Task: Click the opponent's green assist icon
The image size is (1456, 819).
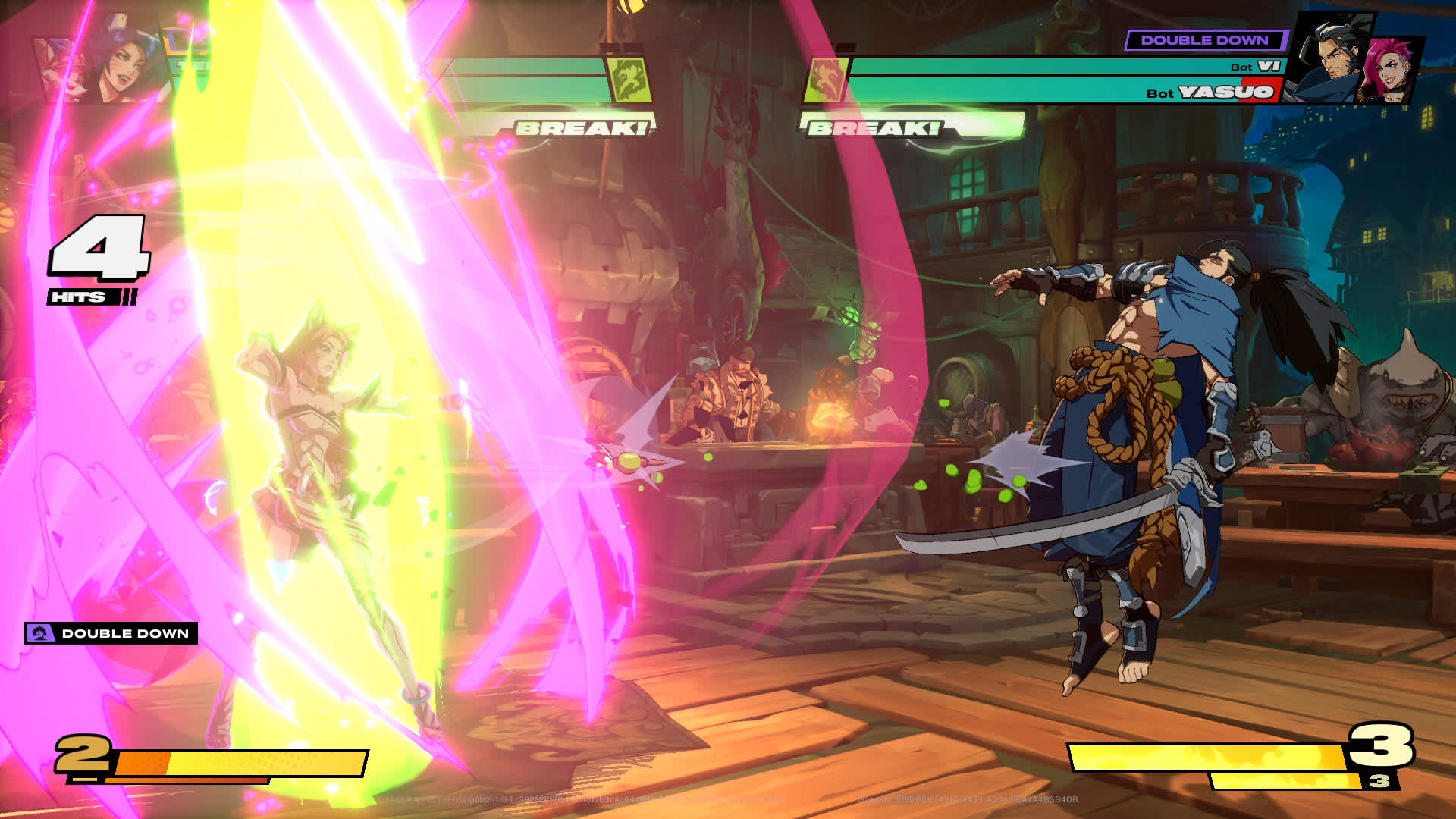Action: coord(826,80)
